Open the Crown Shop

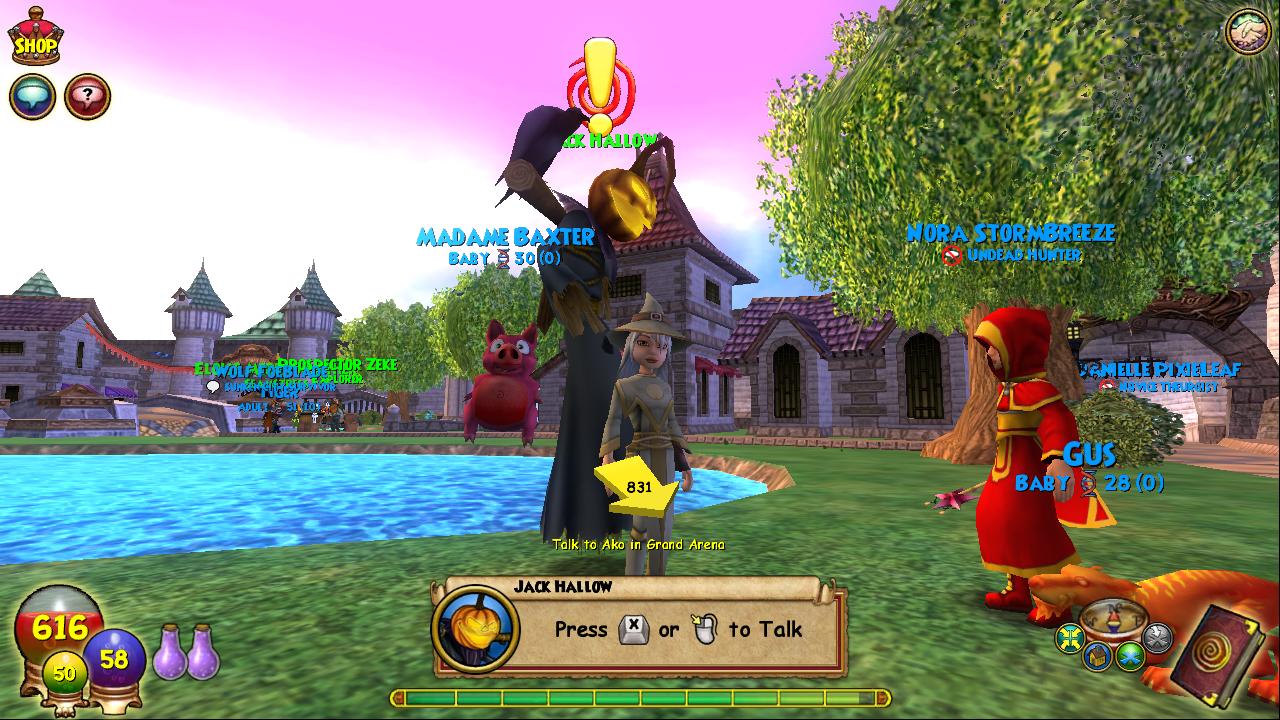pyautogui.click(x=36, y=40)
